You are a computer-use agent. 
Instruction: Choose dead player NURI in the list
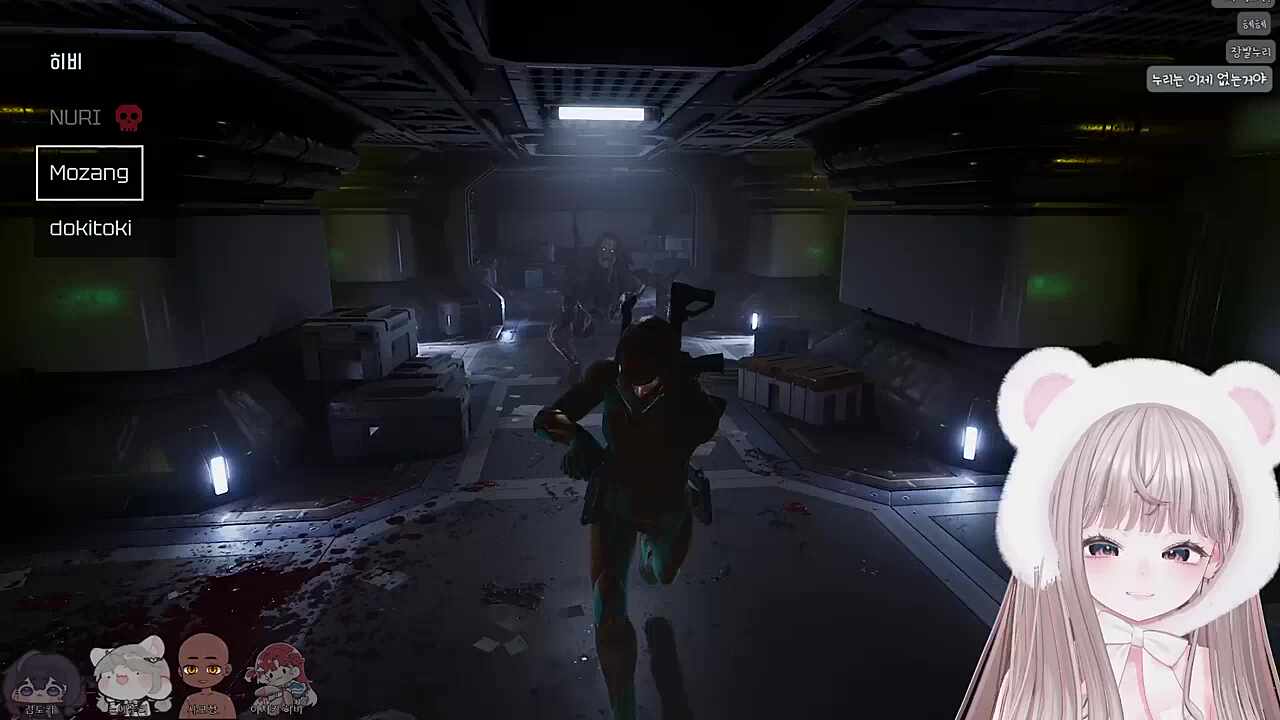(x=76, y=118)
